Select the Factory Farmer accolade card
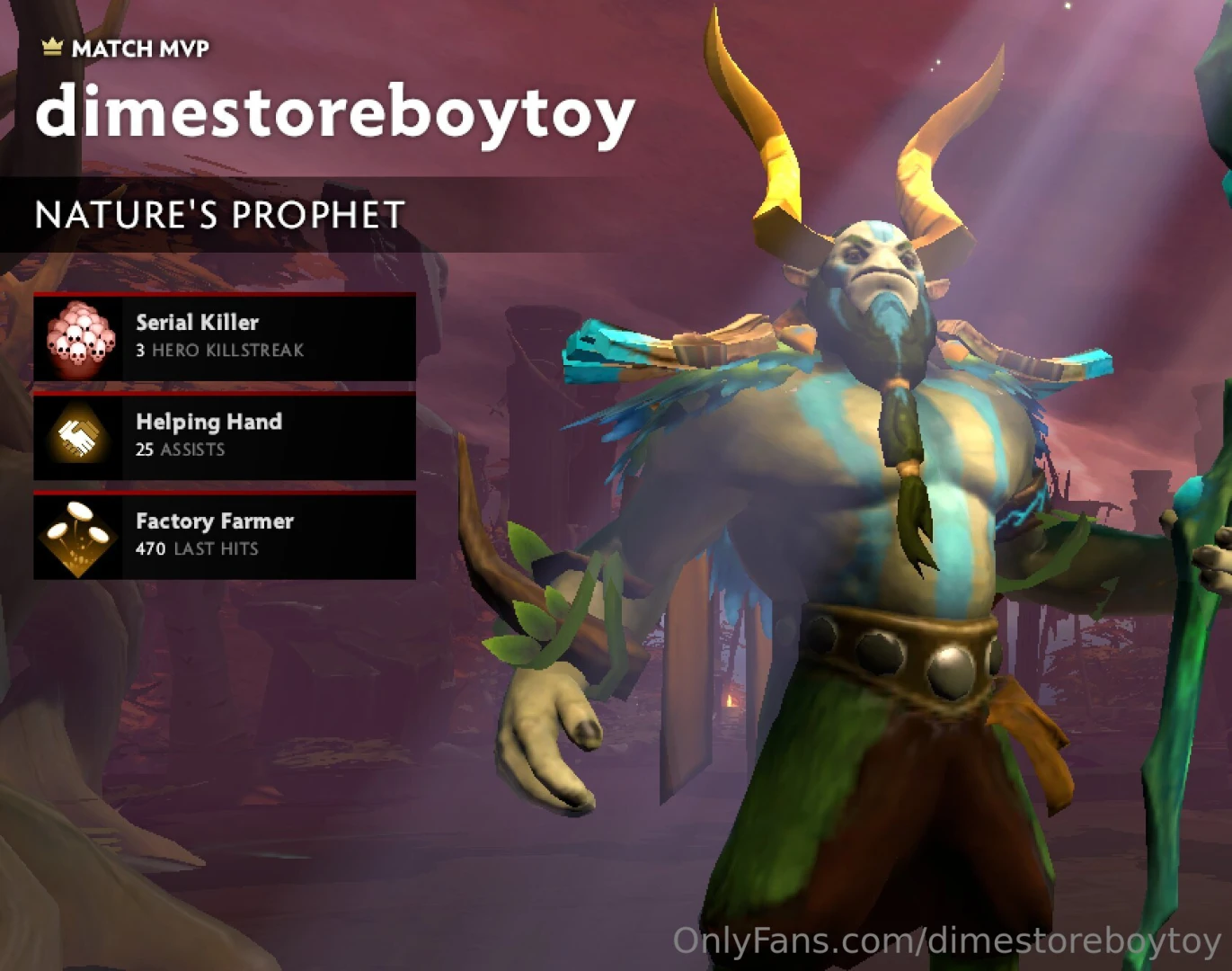This screenshot has width=1232, height=971. pos(225,535)
